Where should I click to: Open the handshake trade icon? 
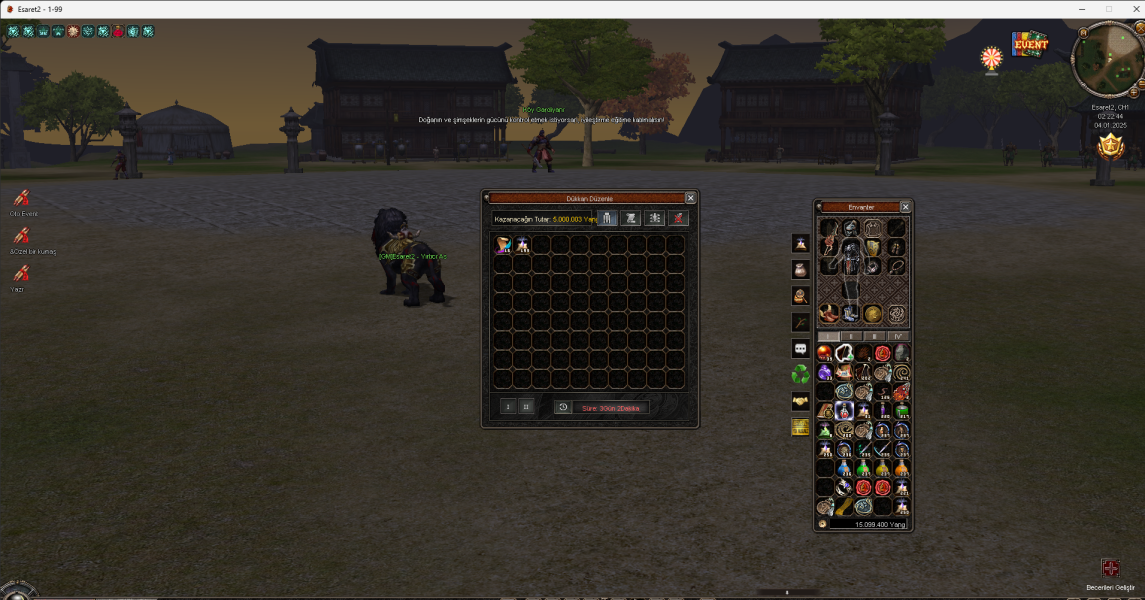pos(800,400)
